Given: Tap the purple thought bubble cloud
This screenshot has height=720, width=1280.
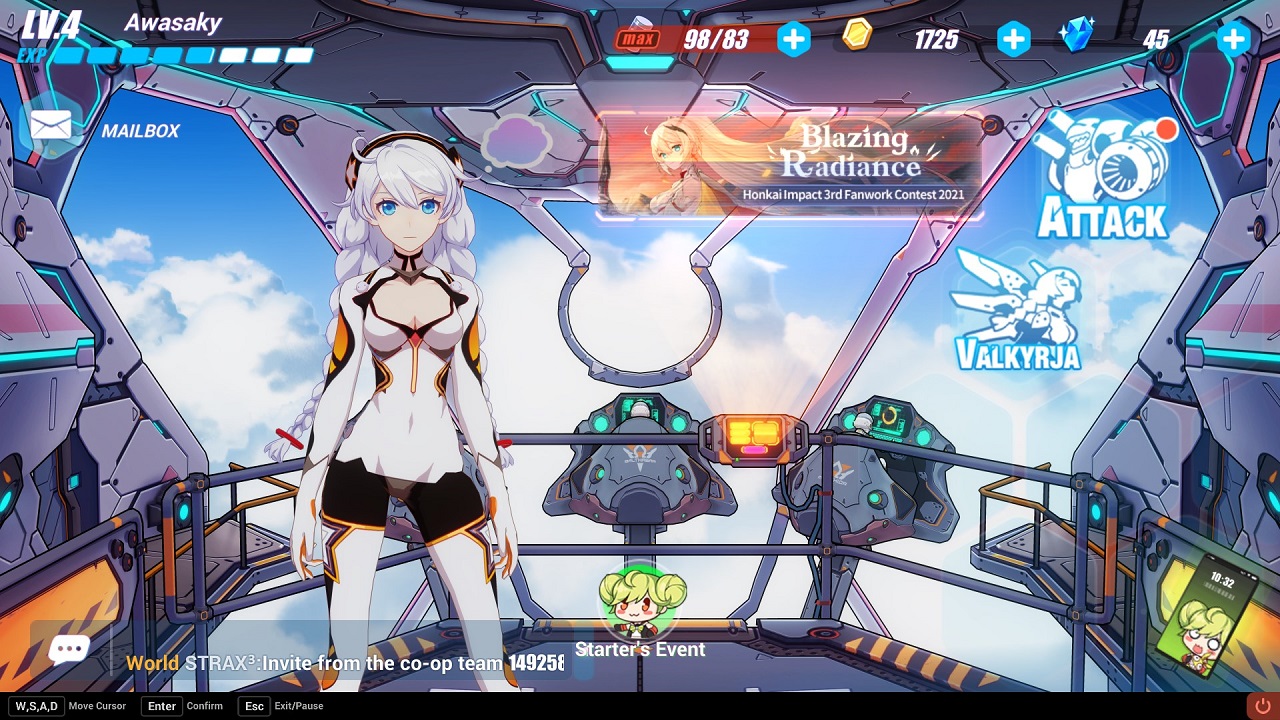Looking at the screenshot, I should (516, 141).
